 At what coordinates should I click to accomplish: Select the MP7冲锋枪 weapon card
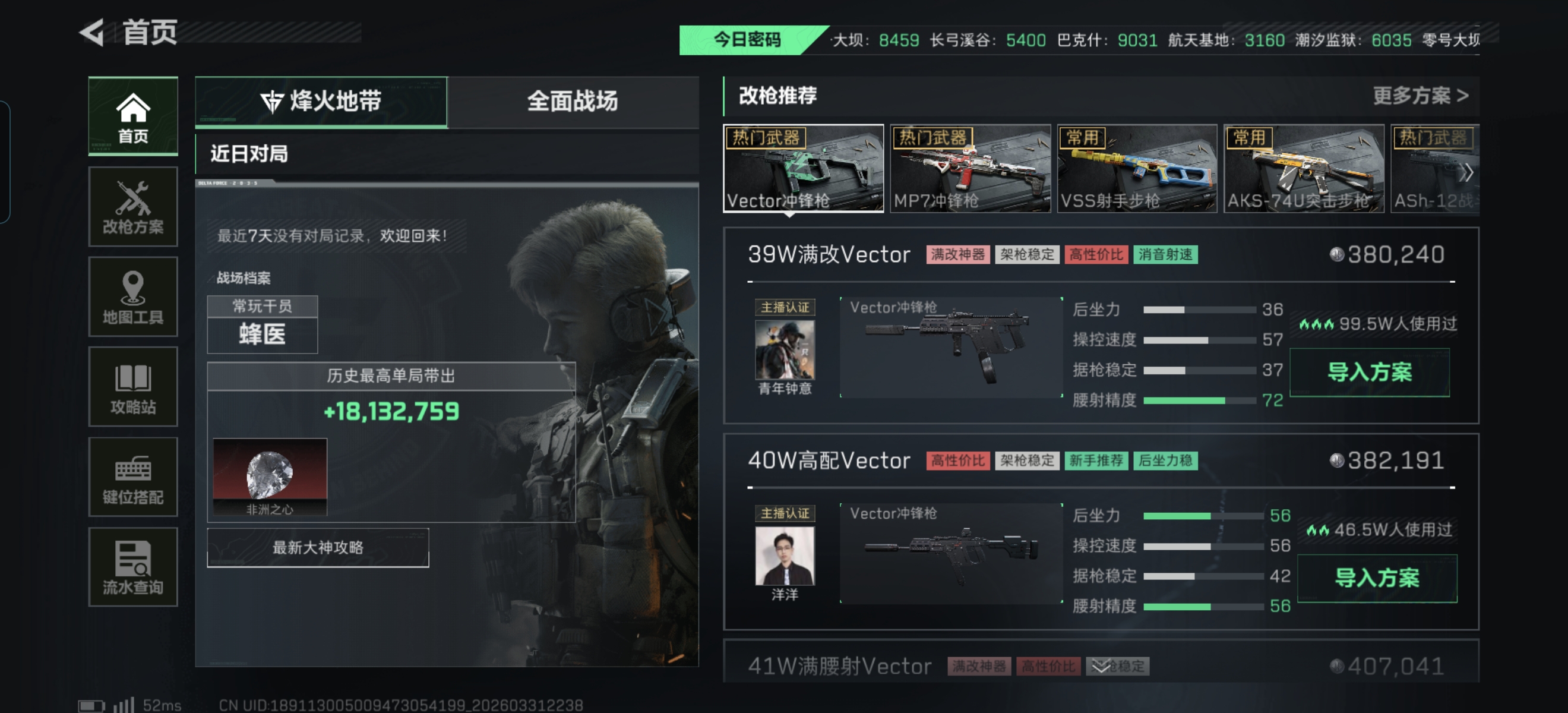(969, 169)
